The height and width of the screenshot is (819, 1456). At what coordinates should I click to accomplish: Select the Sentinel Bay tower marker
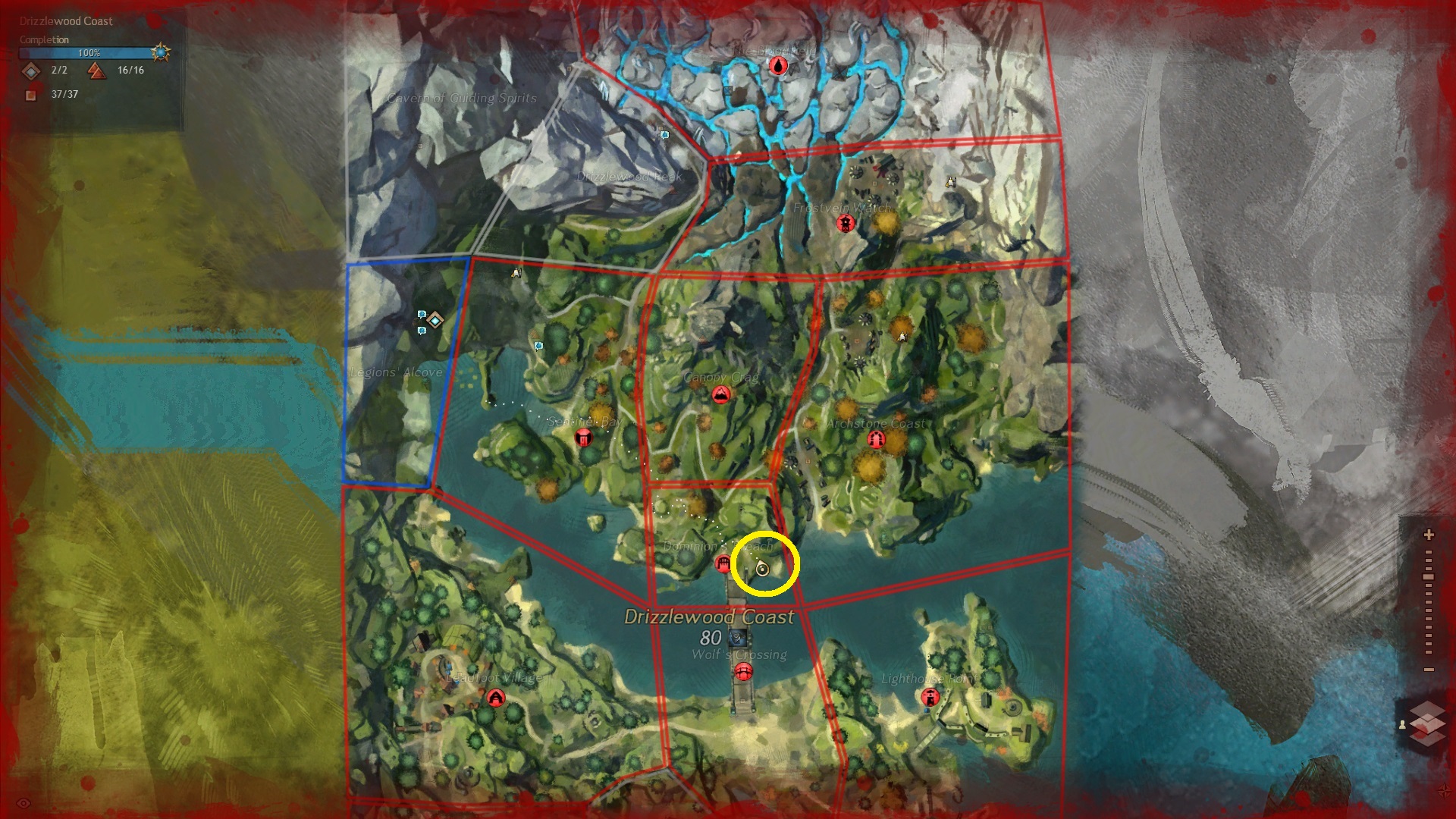(583, 437)
